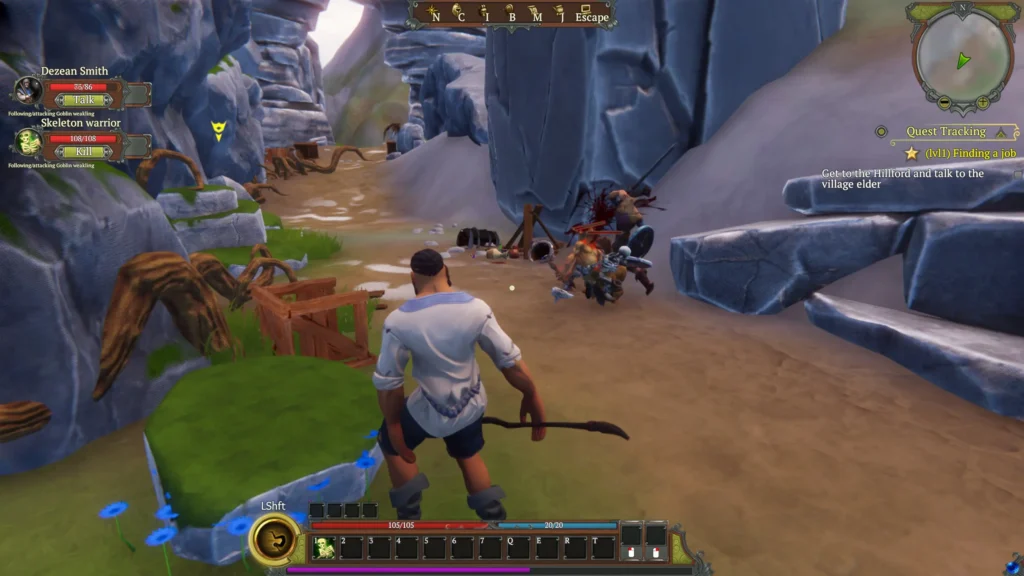The image size is (1024, 576).
Task: Click the star compass icon in top bar
Action: tap(431, 12)
